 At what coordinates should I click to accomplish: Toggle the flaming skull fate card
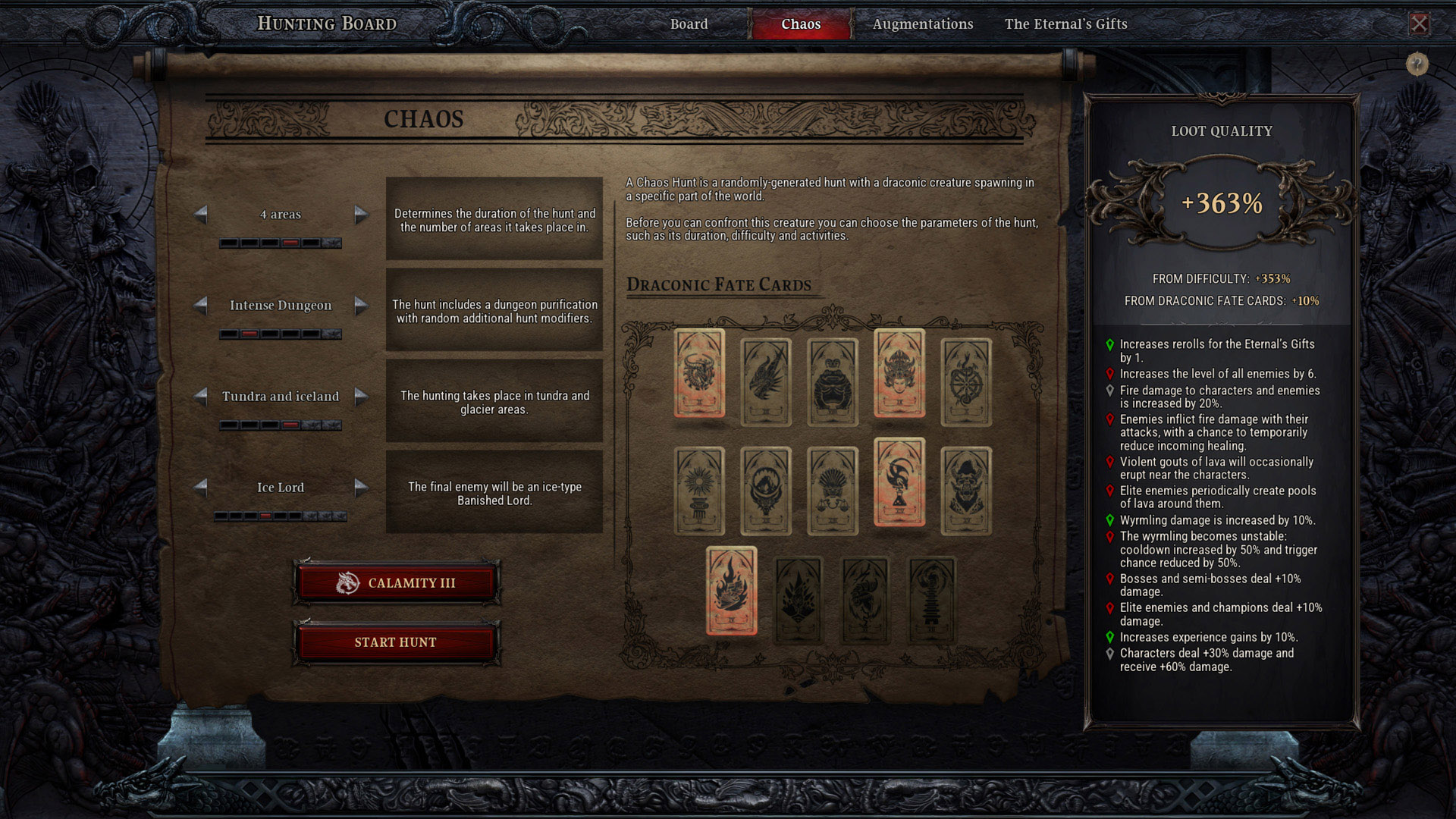(x=731, y=590)
